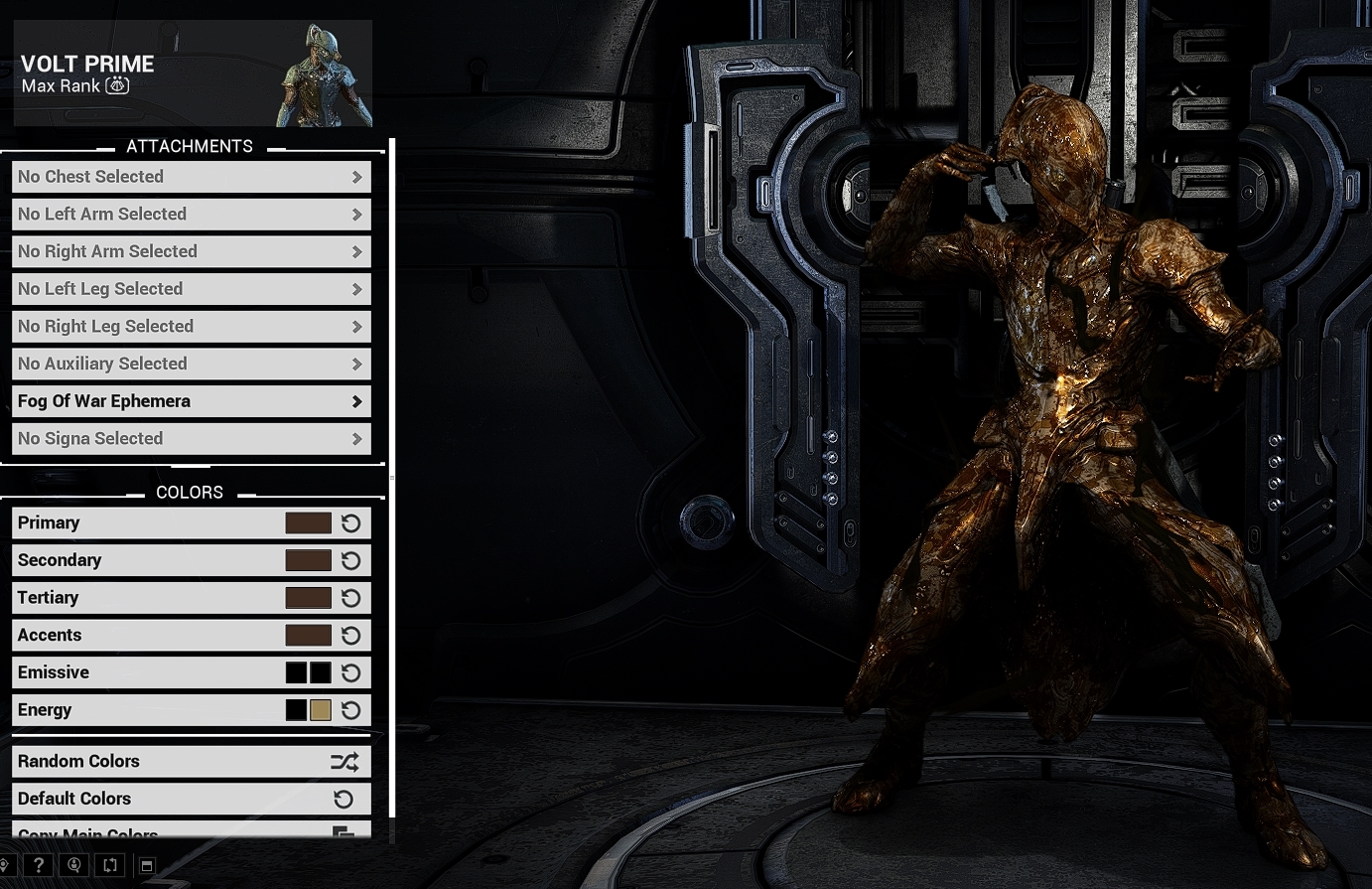This screenshot has height=889, width=1372.
Task: Open the No Chest Selected attachment row
Action: coord(191,177)
